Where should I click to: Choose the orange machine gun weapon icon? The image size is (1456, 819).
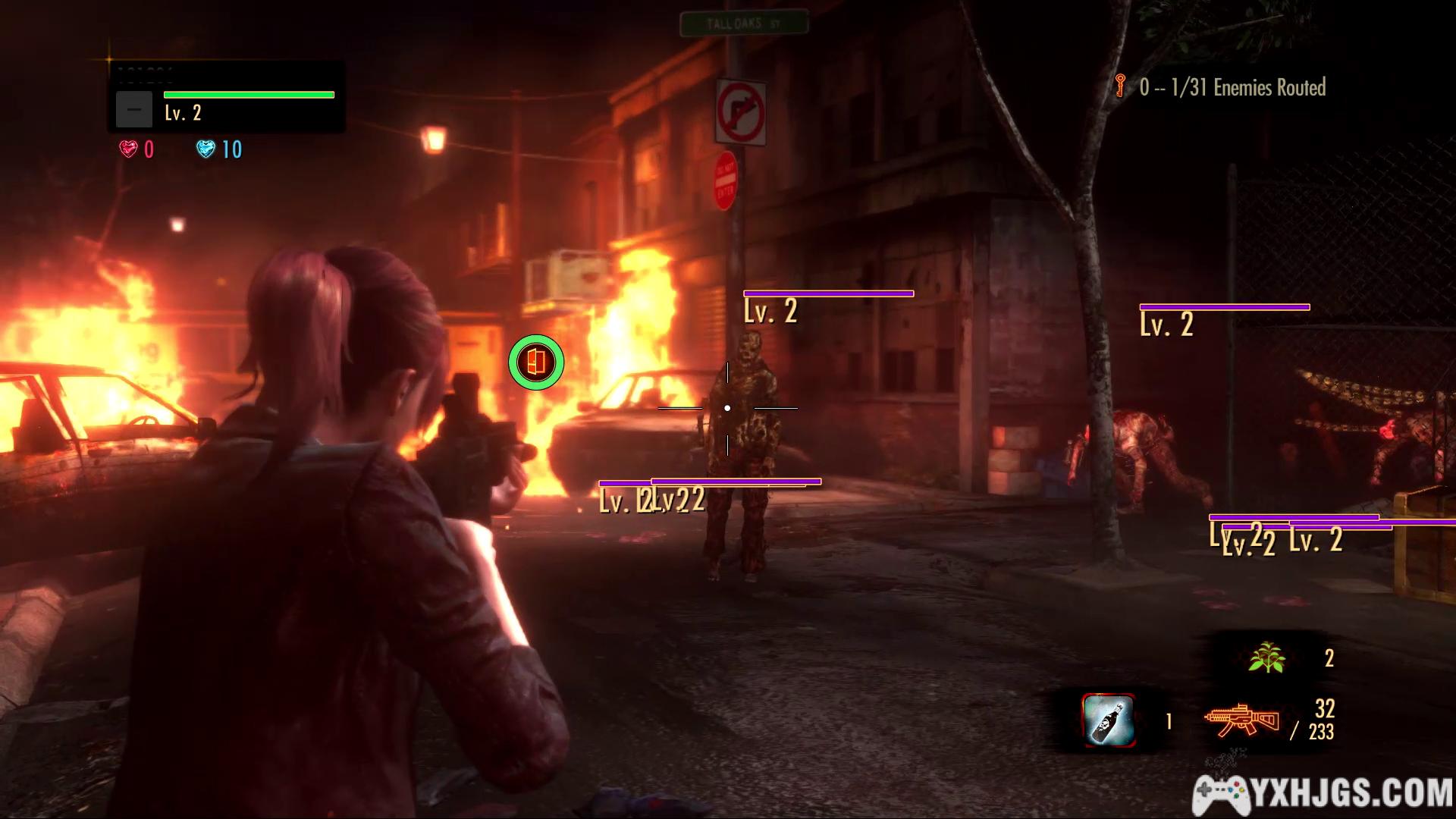[x=1241, y=720]
